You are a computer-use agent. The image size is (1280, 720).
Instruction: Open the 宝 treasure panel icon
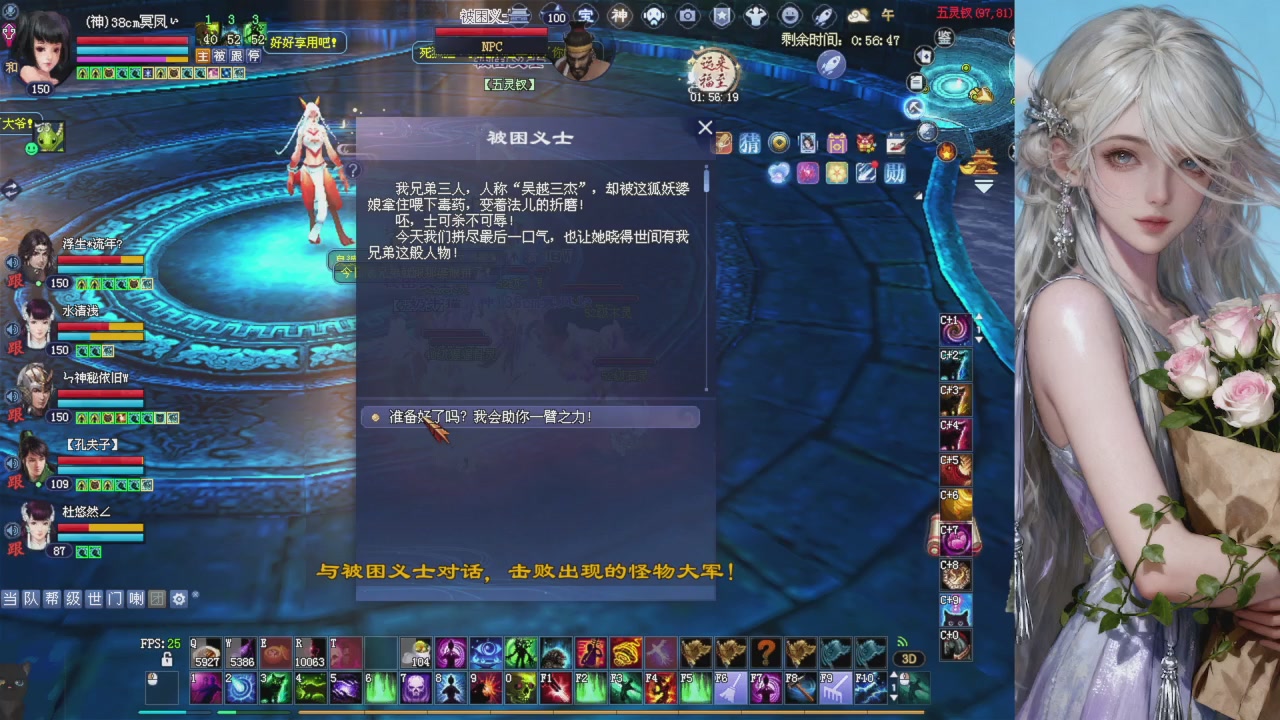coord(585,16)
